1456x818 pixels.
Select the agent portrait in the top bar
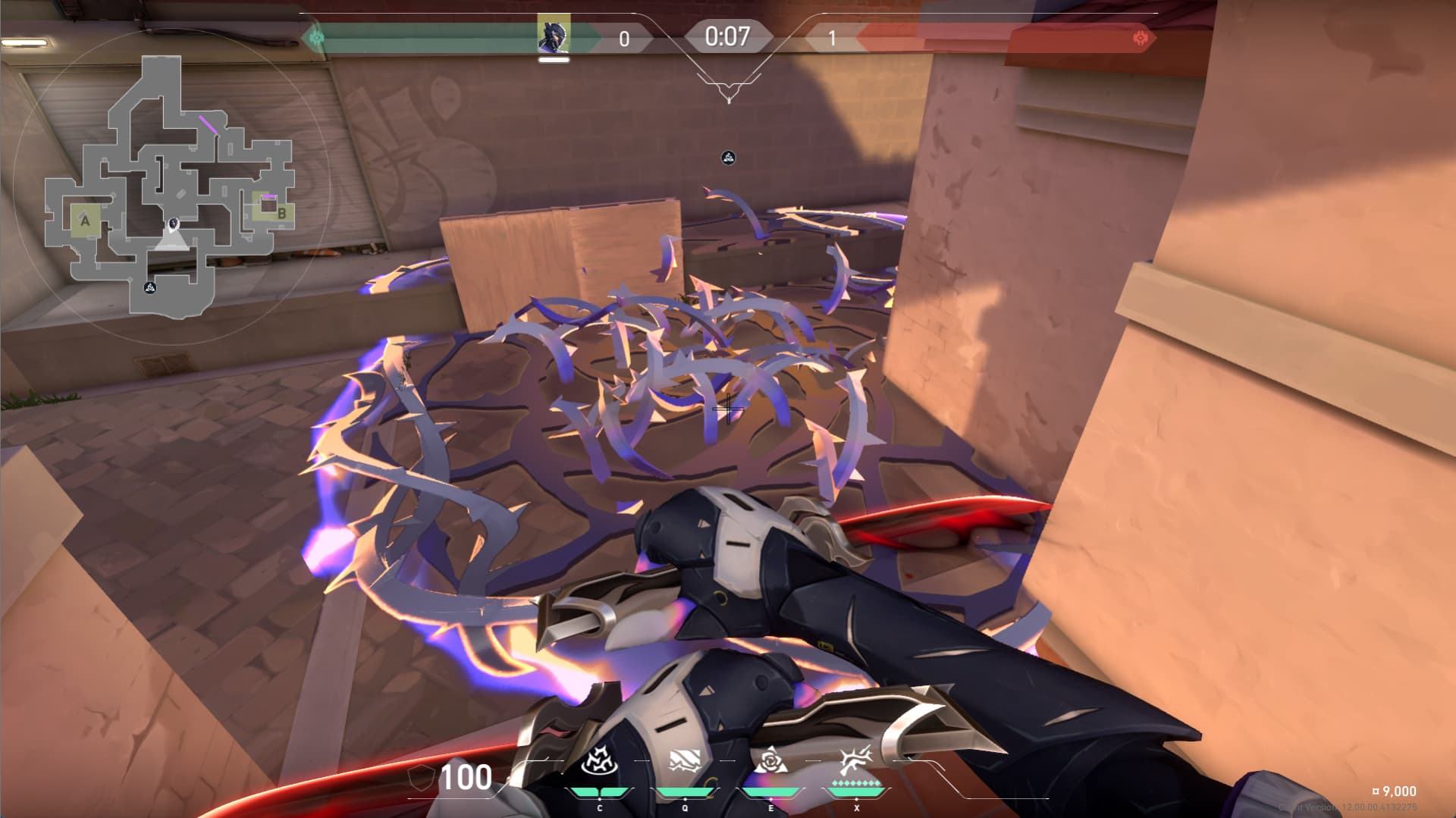[554, 35]
